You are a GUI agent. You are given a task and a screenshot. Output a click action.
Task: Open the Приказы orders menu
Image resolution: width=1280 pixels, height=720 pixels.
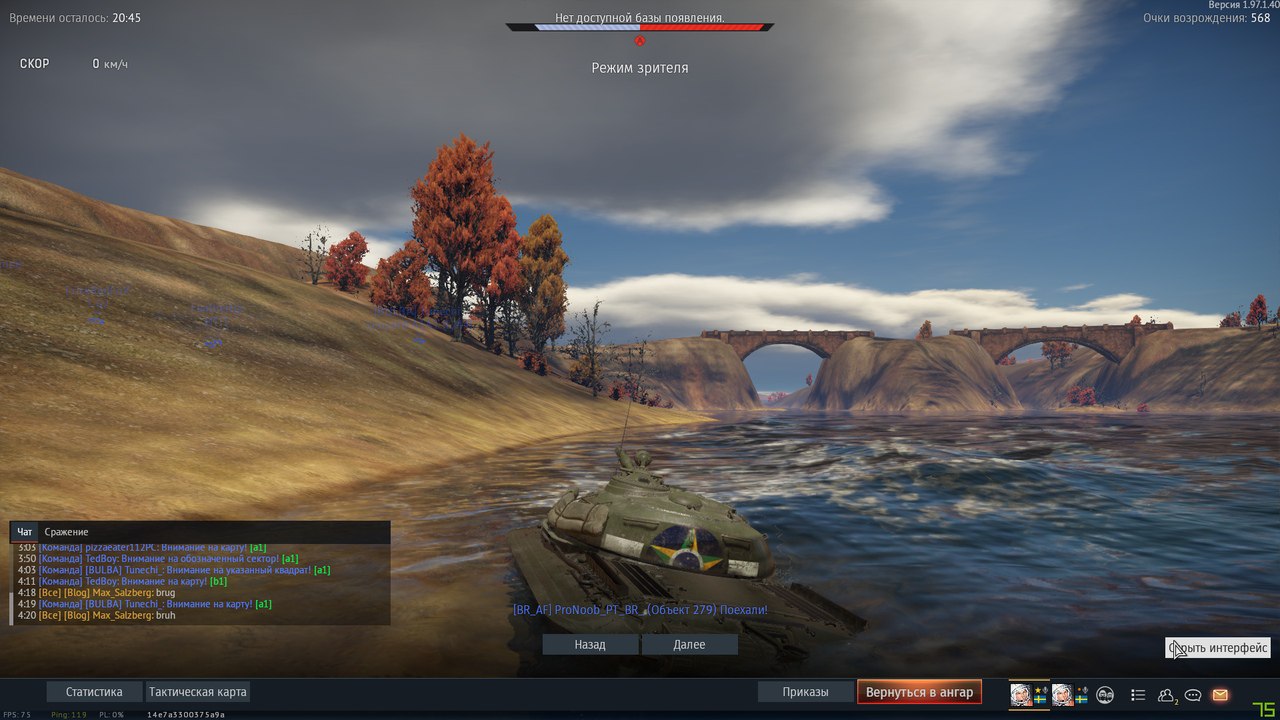coord(805,692)
